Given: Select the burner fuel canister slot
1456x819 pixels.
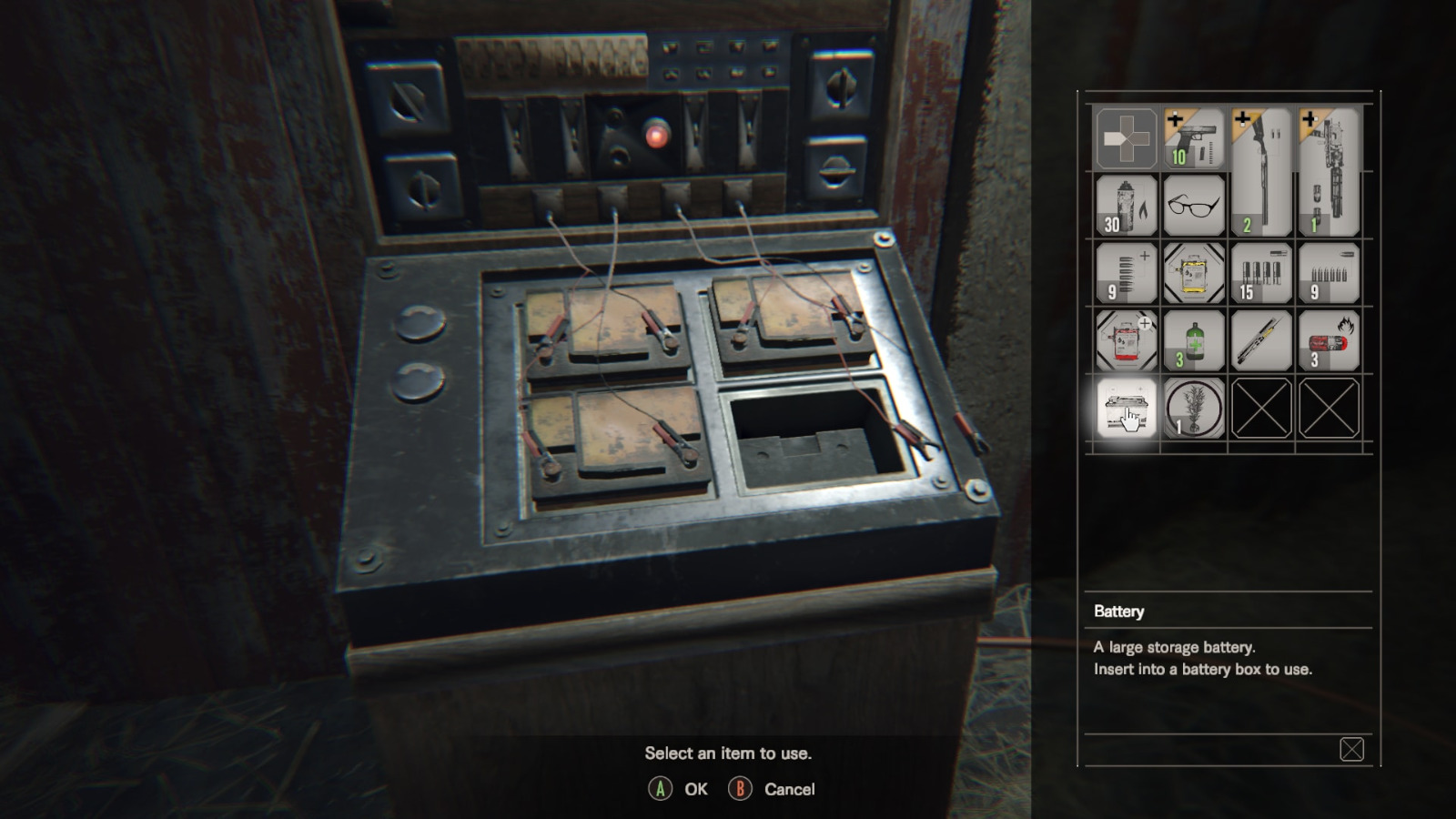Looking at the screenshot, I should point(1127,206).
